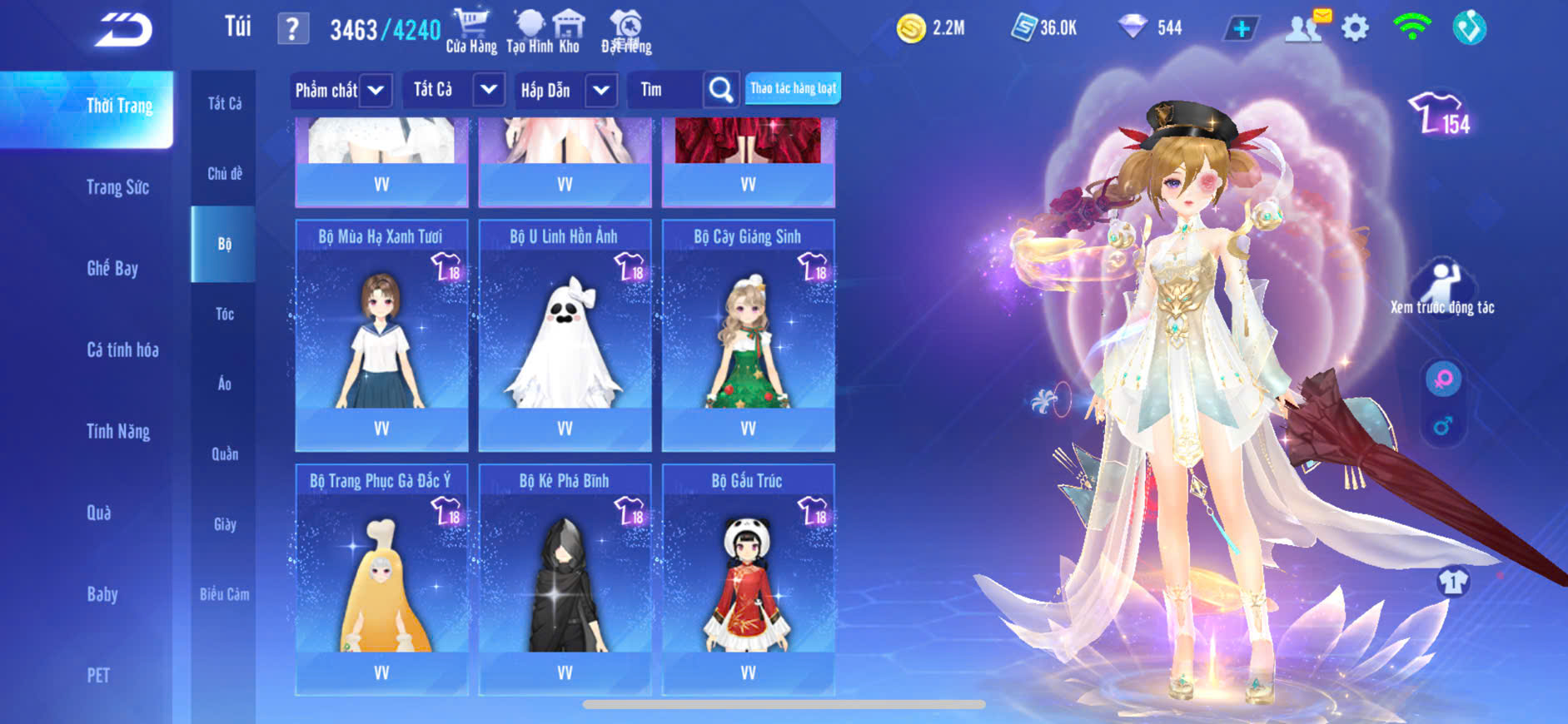Choose the Bộ Cây Giáng Sinh outfit
The width and height of the screenshot is (1568, 724).
click(748, 335)
